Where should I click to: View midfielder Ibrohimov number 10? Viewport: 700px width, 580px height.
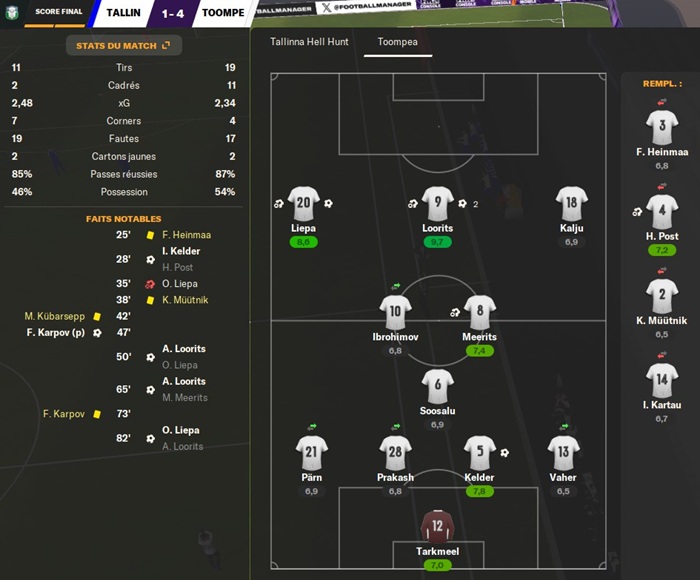tap(395, 312)
